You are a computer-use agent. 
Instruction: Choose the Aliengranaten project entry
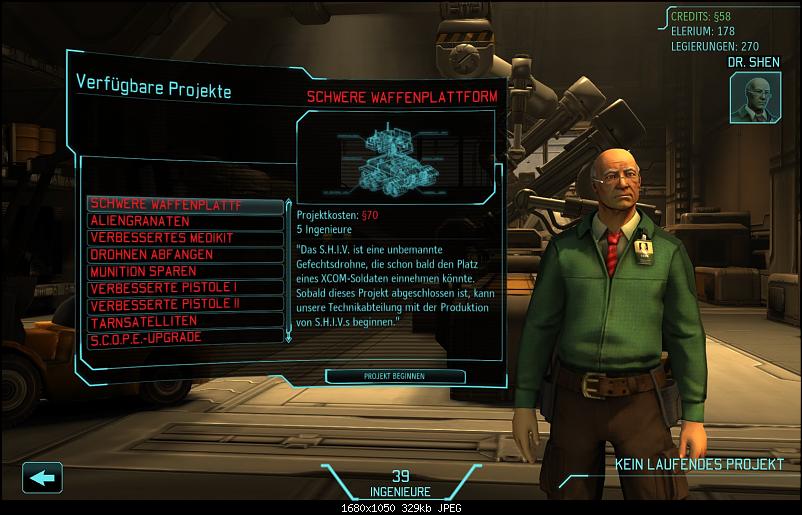tap(185, 220)
